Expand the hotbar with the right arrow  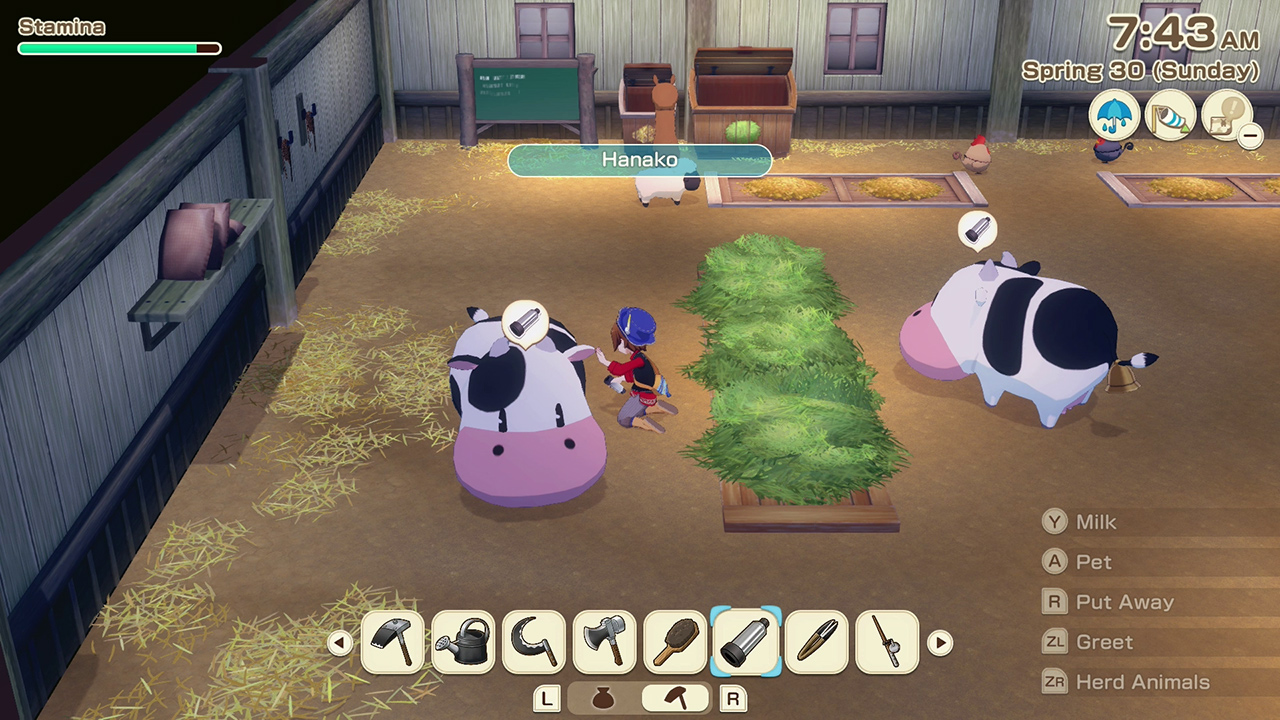click(941, 640)
